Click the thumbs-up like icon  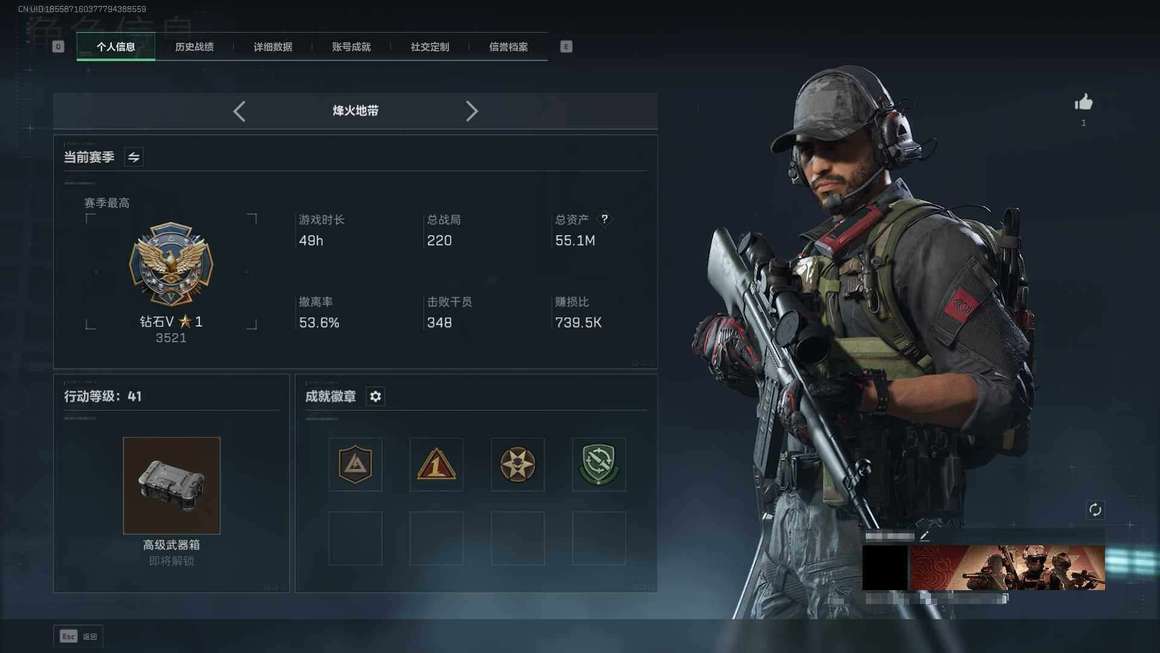coord(1083,102)
